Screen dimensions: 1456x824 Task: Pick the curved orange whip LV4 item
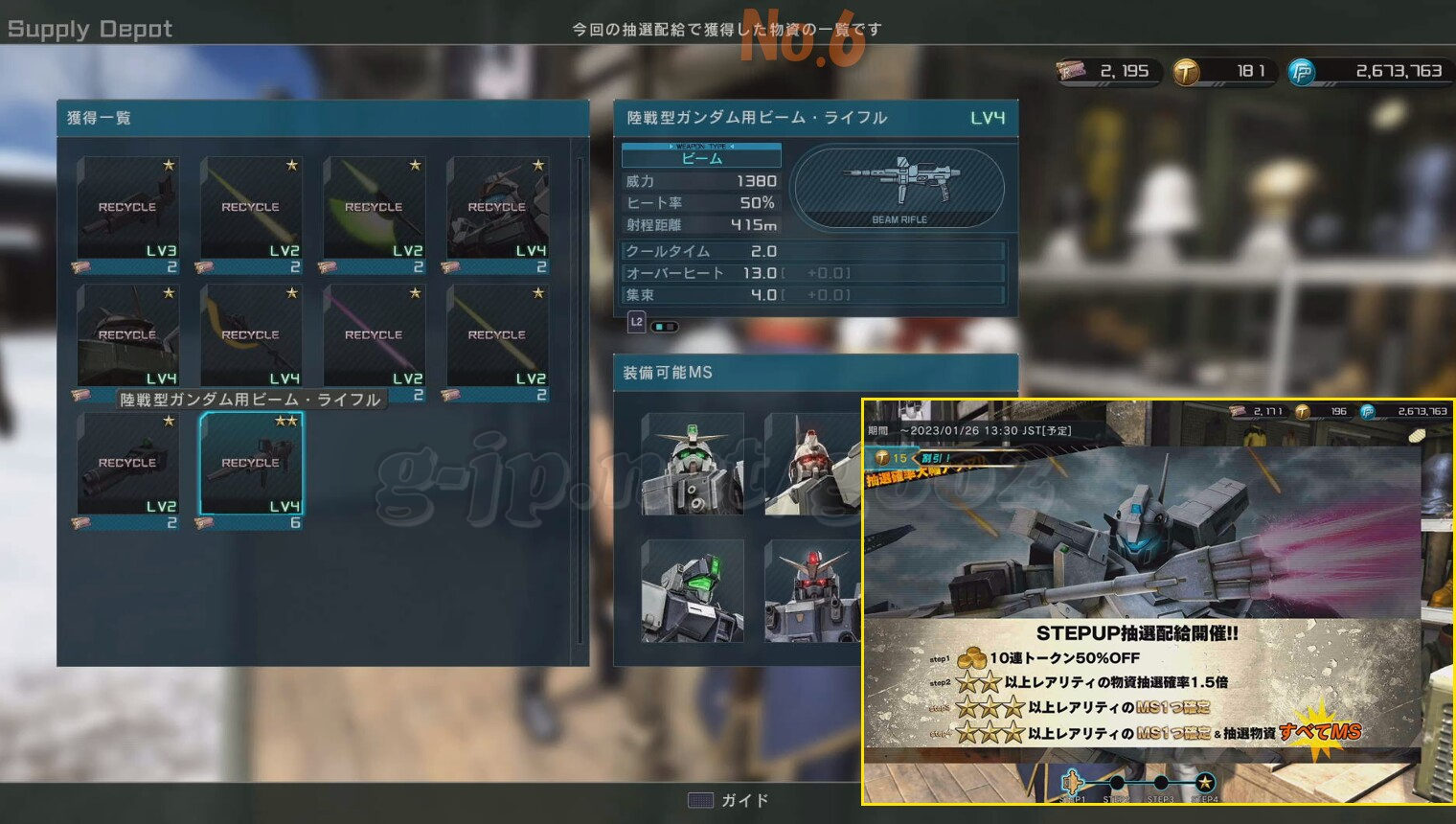point(251,336)
